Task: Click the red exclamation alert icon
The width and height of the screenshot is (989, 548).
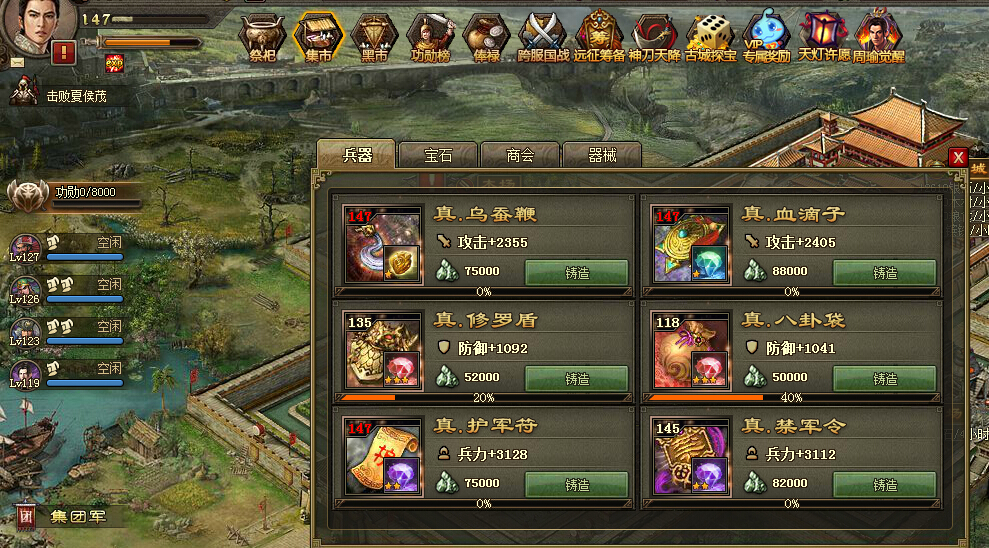Action: pyautogui.click(x=64, y=52)
